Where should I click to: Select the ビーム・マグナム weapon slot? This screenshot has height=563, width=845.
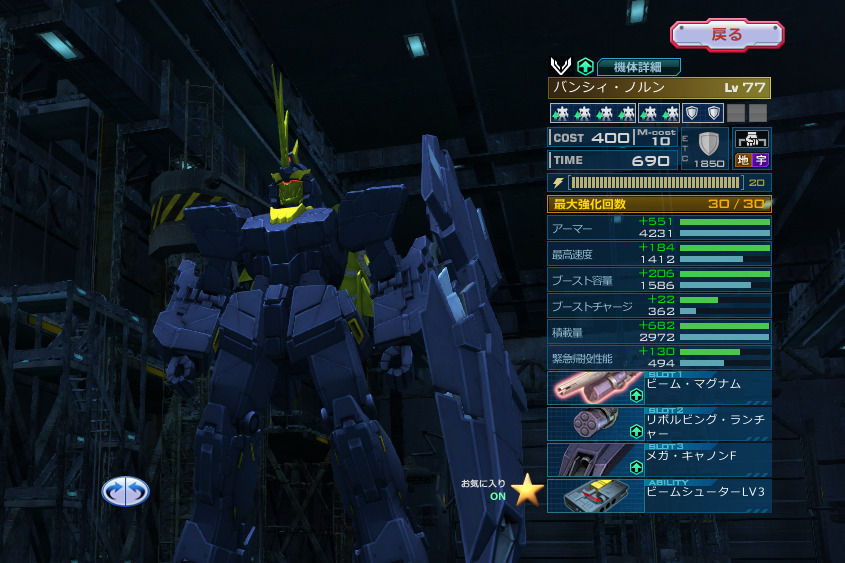point(659,388)
